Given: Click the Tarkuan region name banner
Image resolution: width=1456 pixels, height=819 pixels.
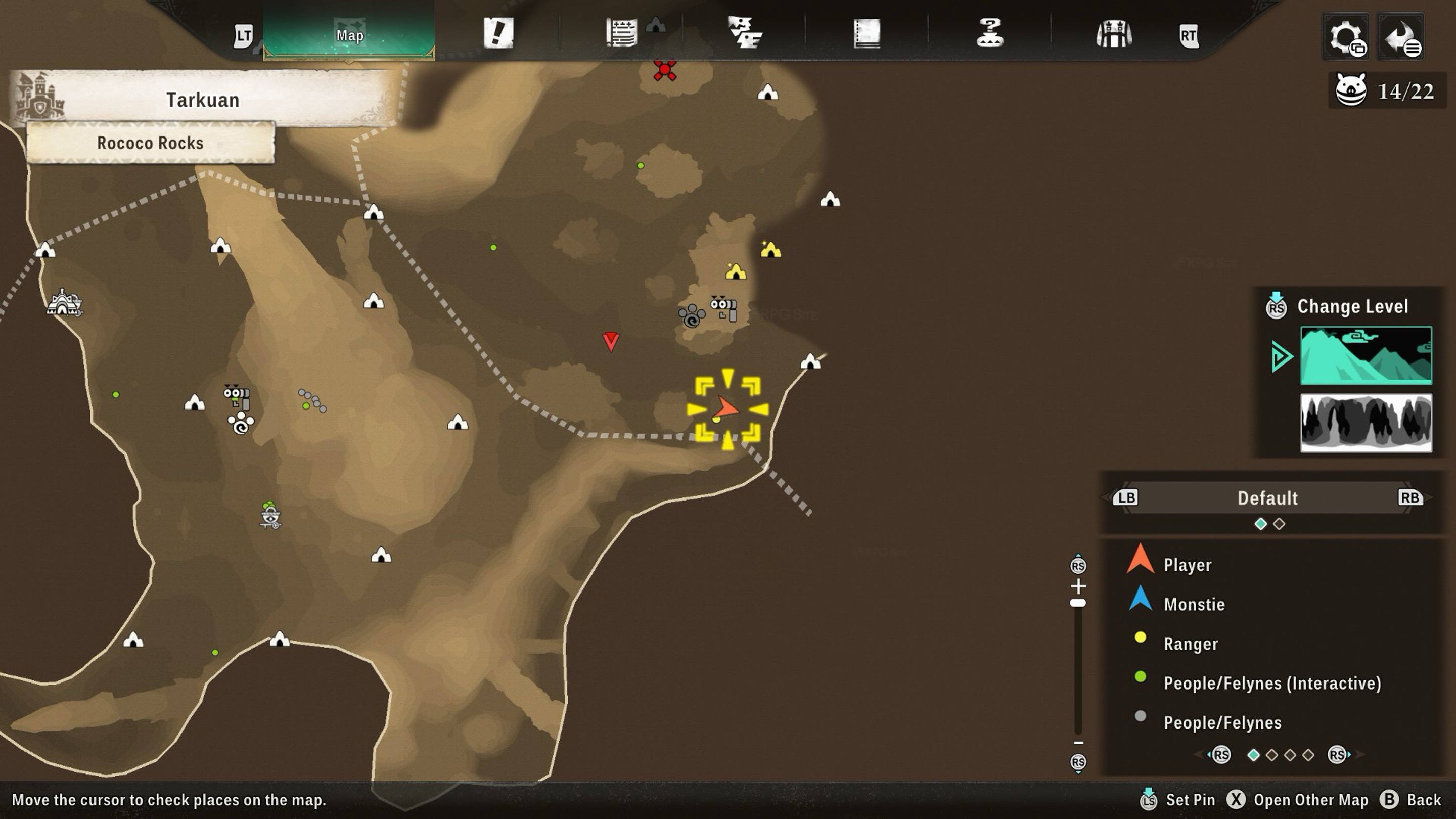Looking at the screenshot, I should pyautogui.click(x=202, y=100).
